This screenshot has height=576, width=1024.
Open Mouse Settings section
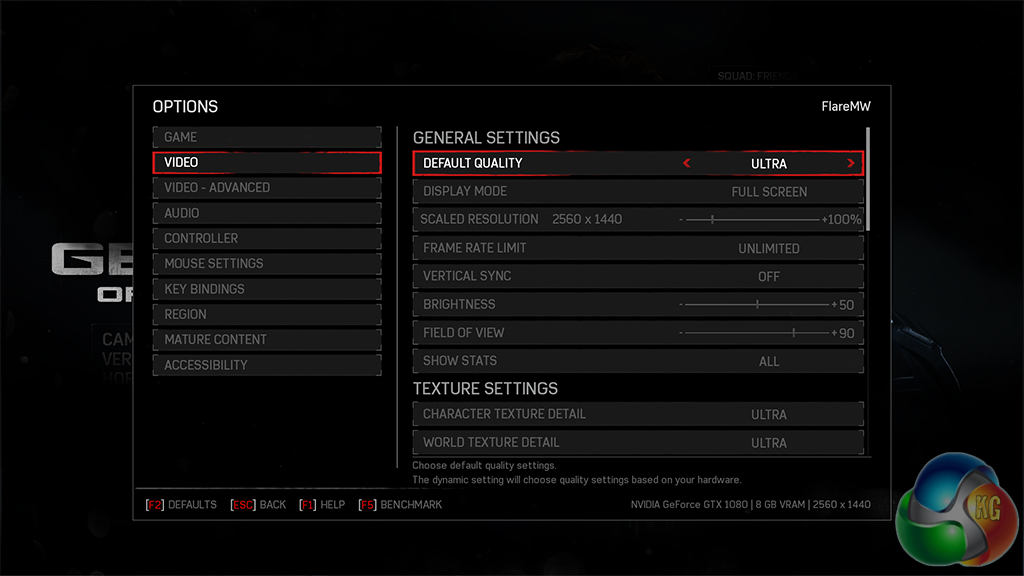266,263
